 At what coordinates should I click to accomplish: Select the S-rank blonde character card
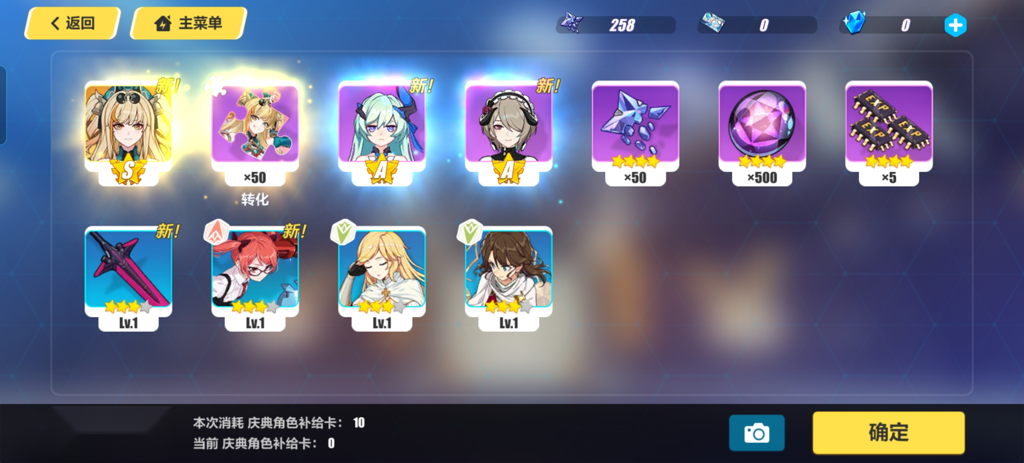[128, 131]
